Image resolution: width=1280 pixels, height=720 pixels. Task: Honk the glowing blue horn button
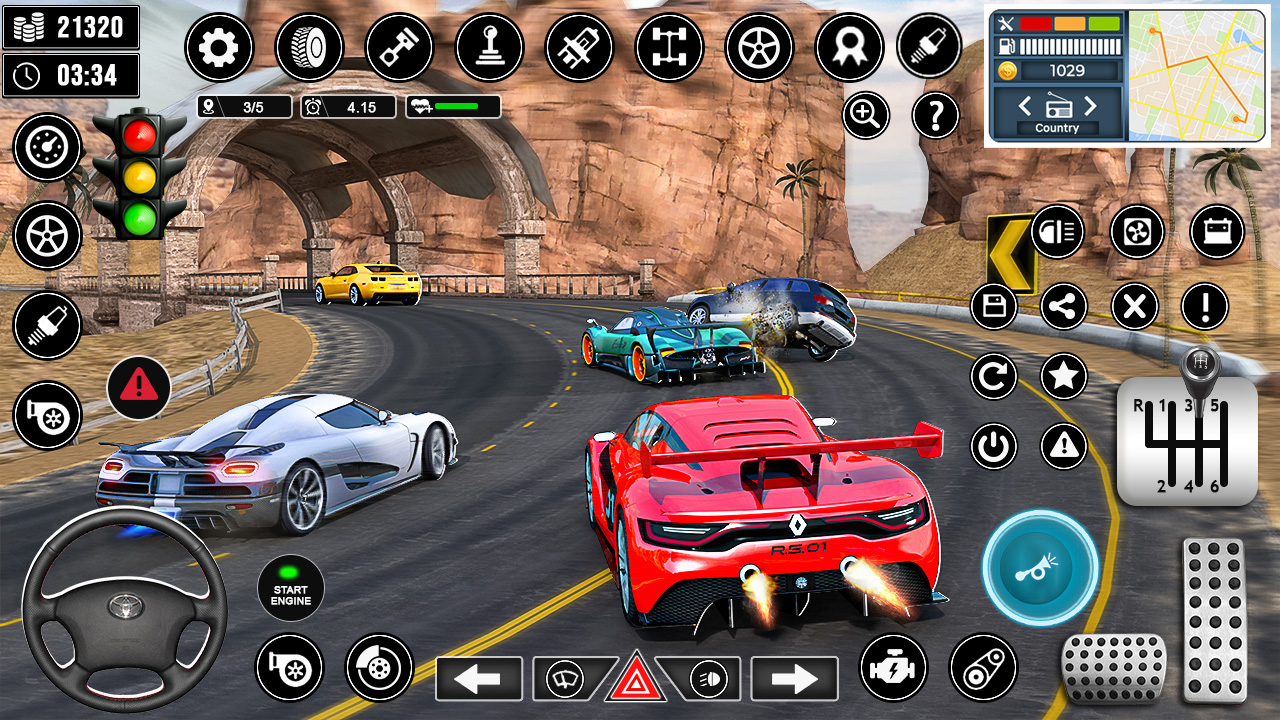tap(1040, 568)
